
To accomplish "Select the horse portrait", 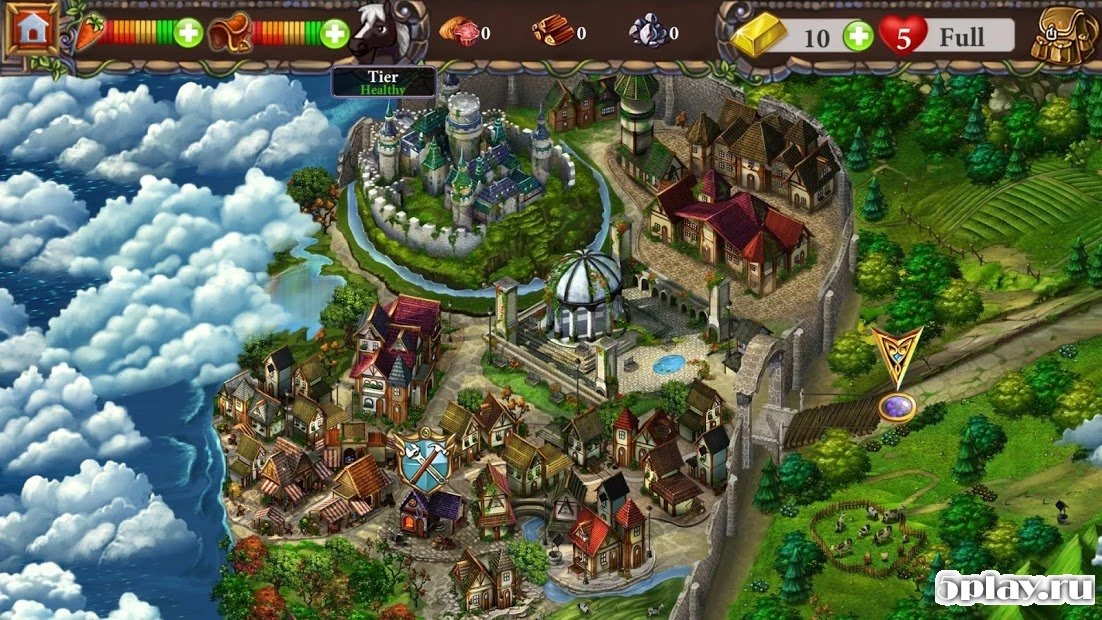I will [x=381, y=34].
